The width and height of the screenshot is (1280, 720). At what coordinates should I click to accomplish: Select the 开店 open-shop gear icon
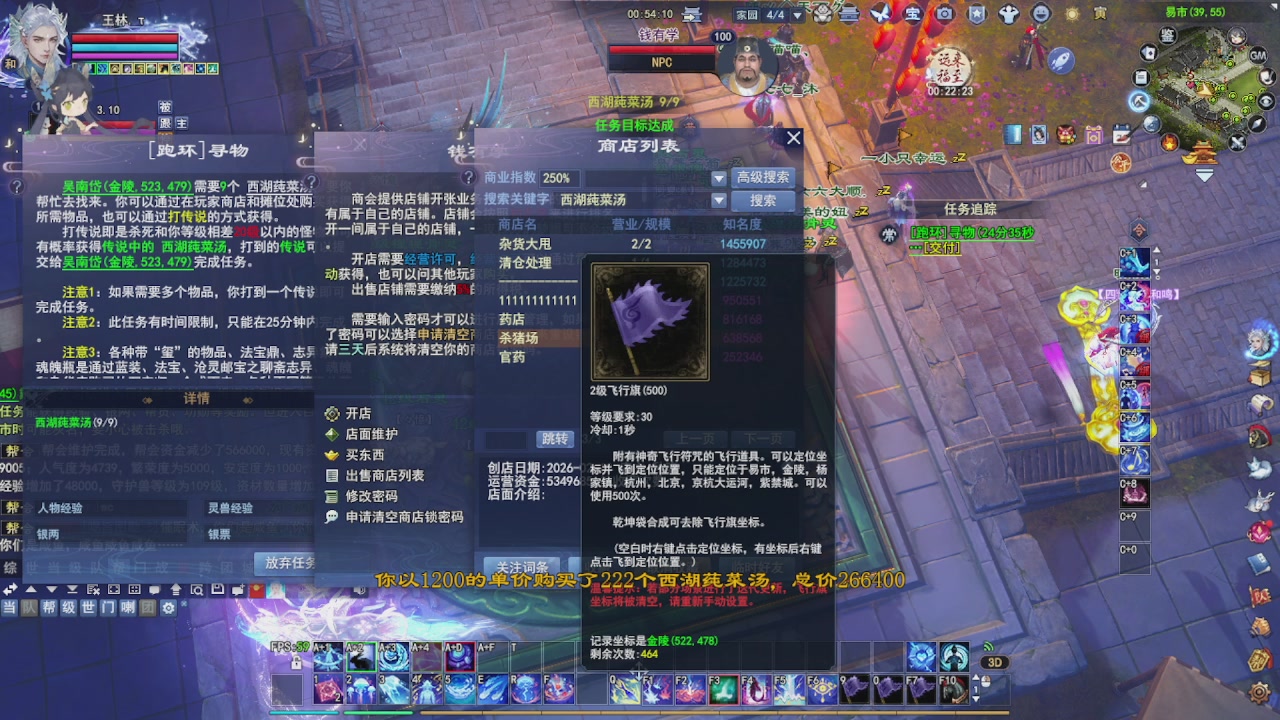[x=332, y=414]
